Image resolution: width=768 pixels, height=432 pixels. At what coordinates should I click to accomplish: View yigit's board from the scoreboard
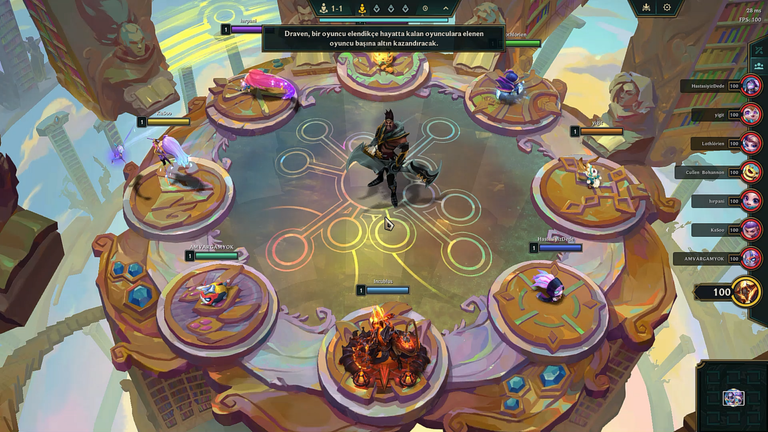tap(750, 115)
